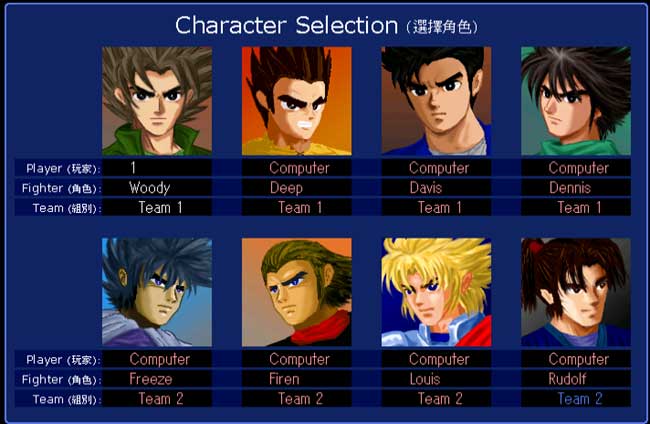Select Woody's character portrait
The height and width of the screenshot is (424, 650).
[x=157, y=101]
